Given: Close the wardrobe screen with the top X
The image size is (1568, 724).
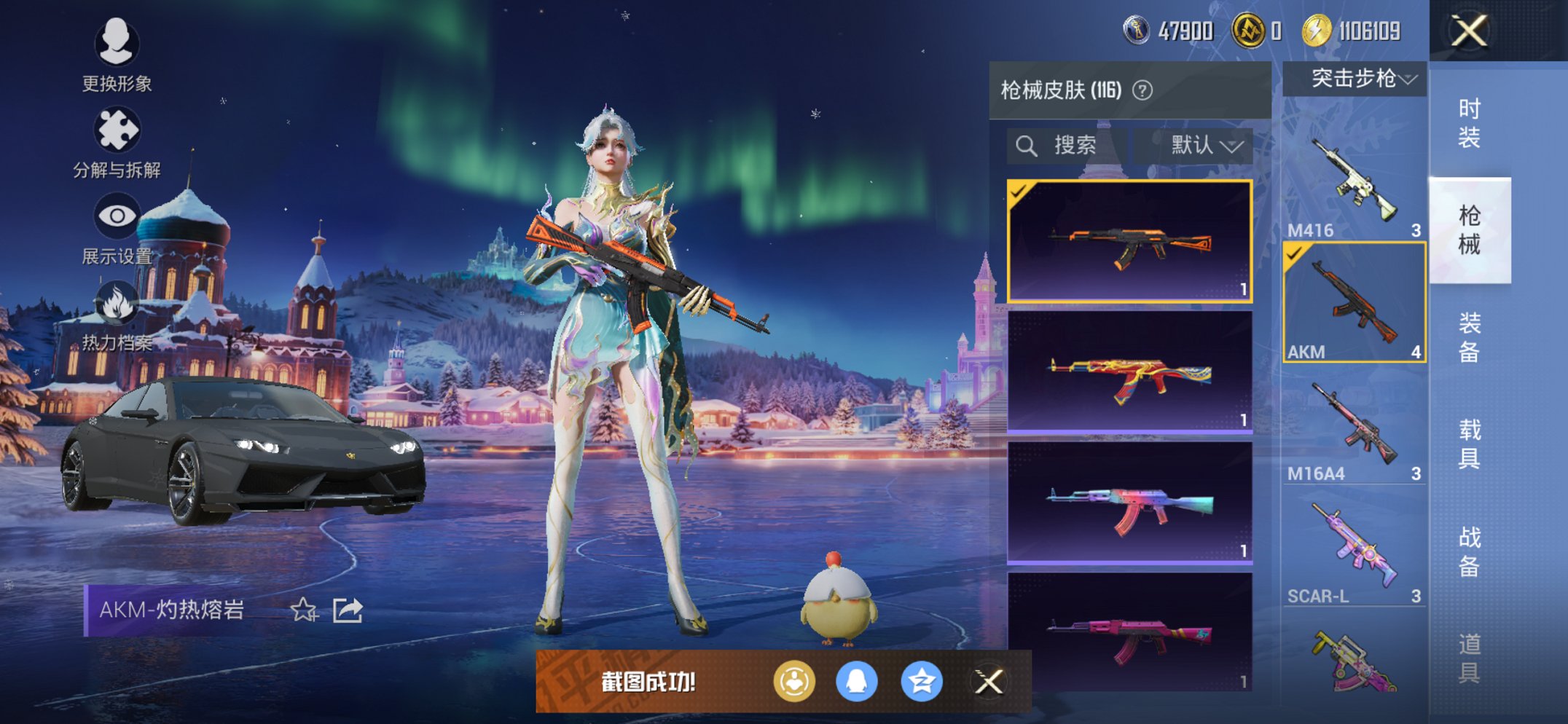Looking at the screenshot, I should [1468, 31].
